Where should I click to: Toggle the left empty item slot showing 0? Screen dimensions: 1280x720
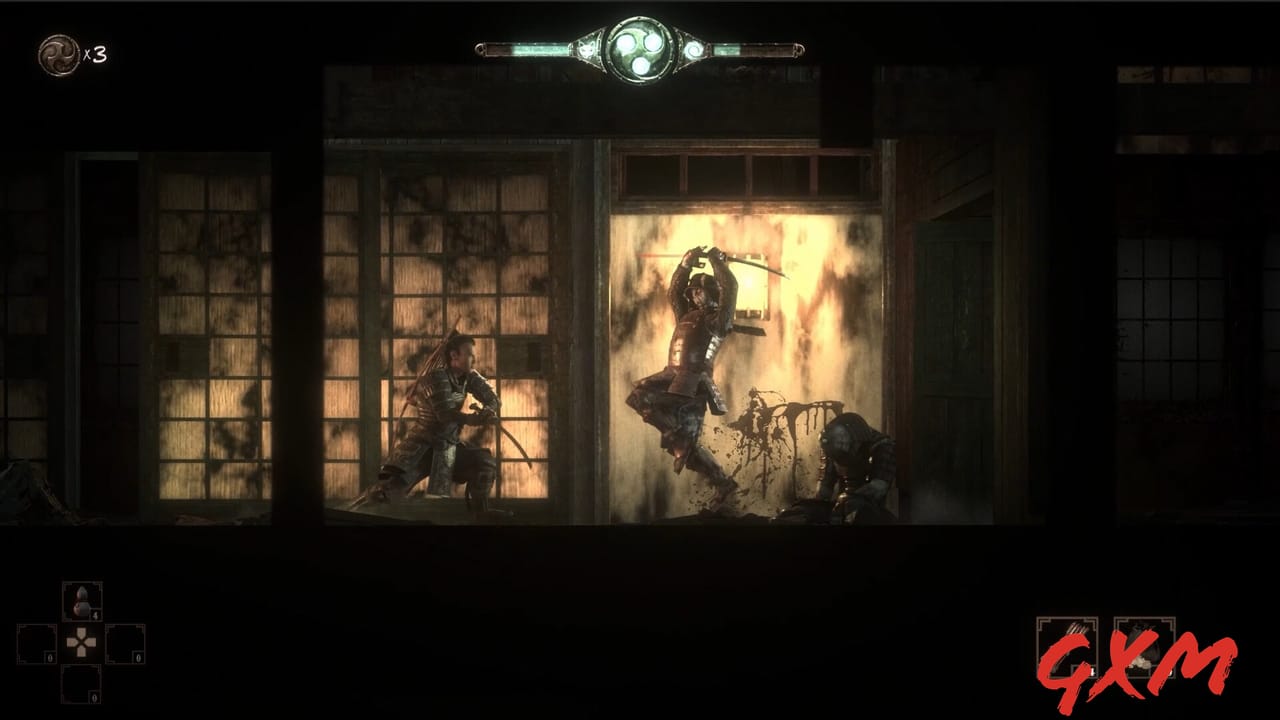click(x=36, y=643)
